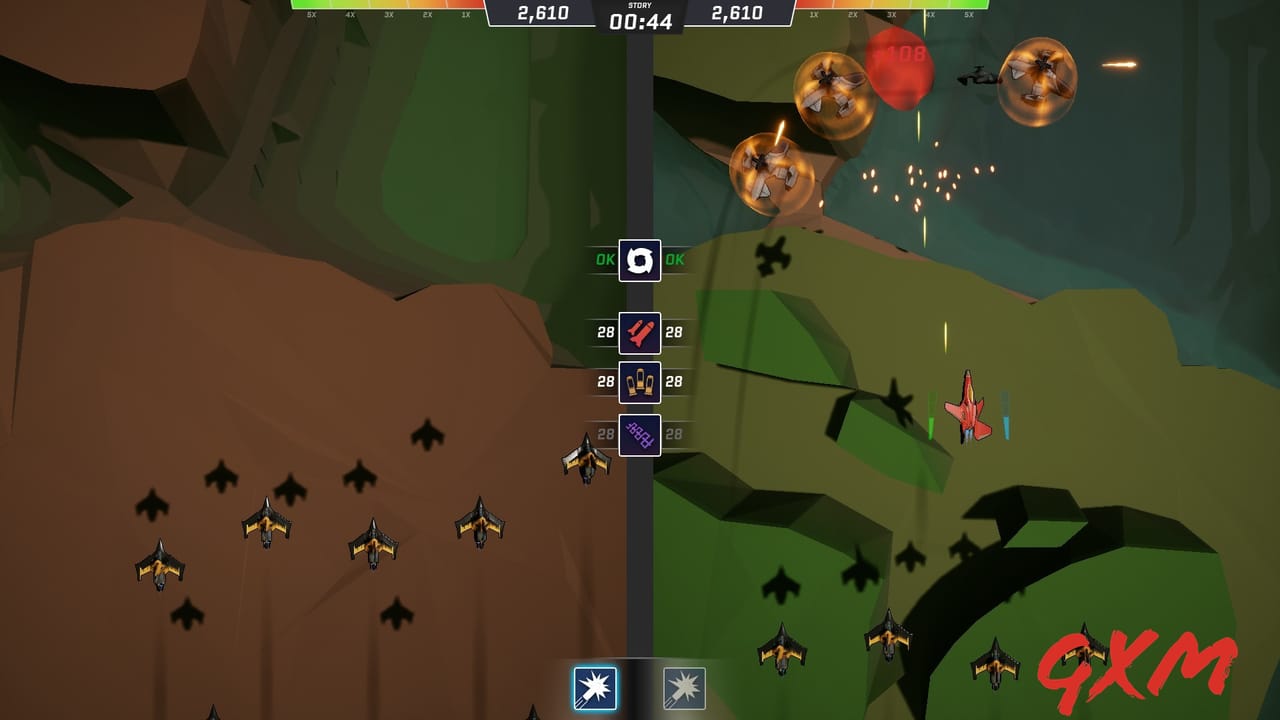Select the 00:44 match timer
Image resolution: width=1280 pixels, height=720 pixels.
pyautogui.click(x=639, y=18)
